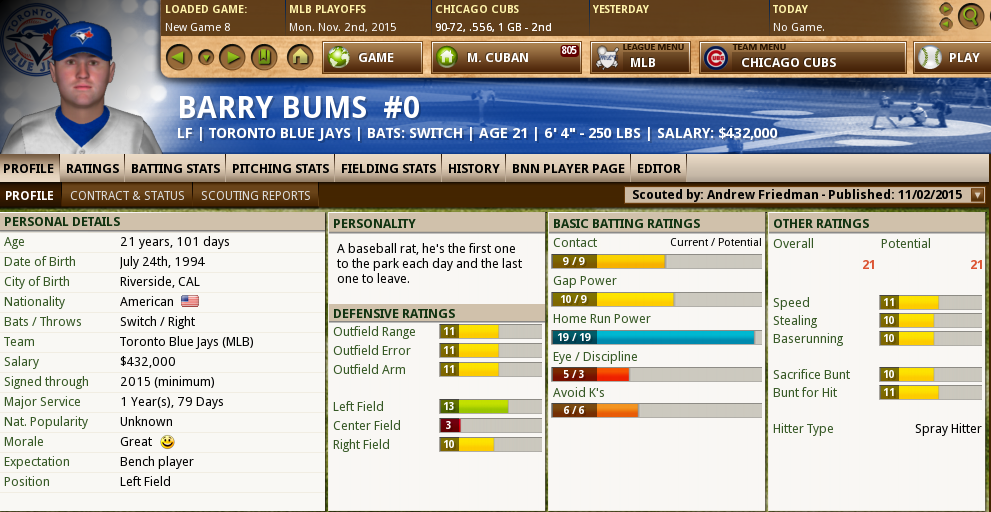This screenshot has height=512, width=991.
Task: Go to the home screen icon
Action: point(299,57)
